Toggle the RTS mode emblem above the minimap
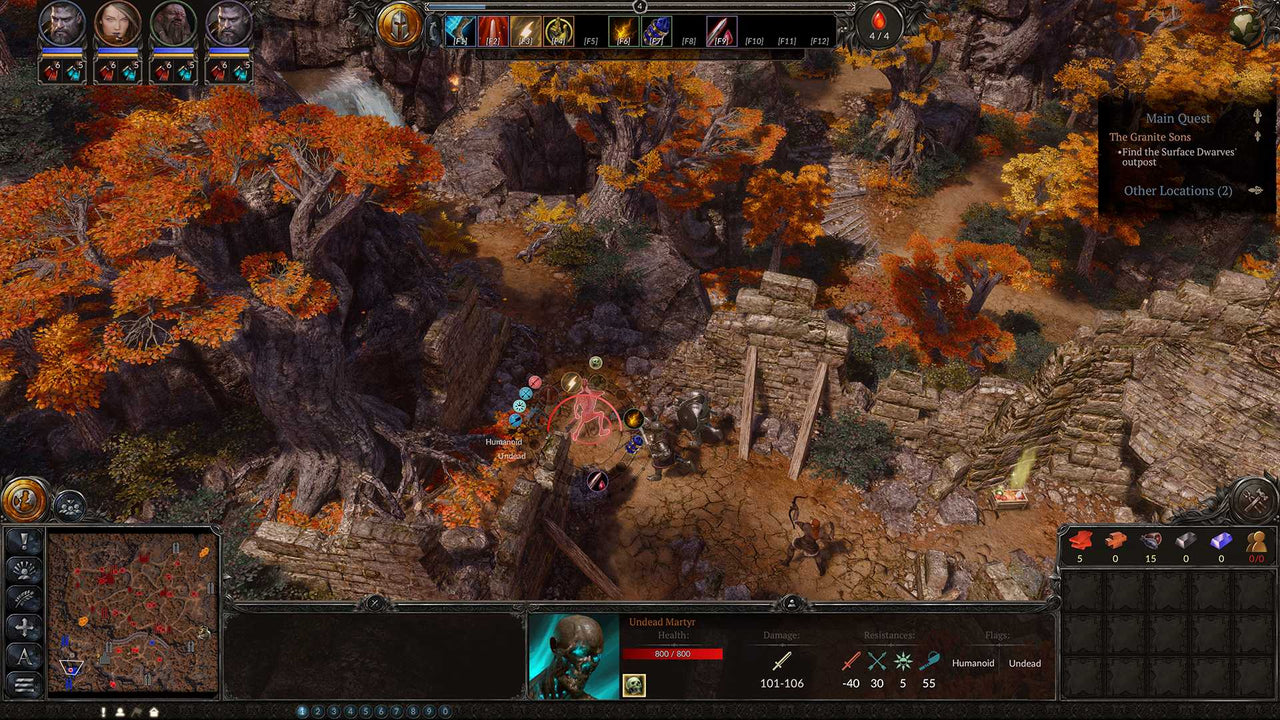The image size is (1280, 720). (x=22, y=500)
